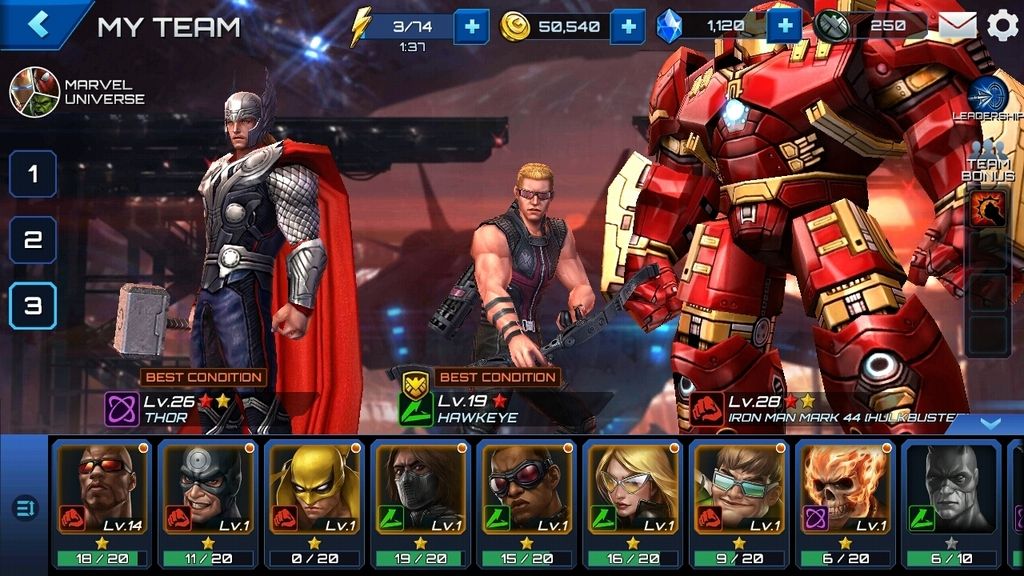Add more energy with the plus button
The image size is (1024, 576).
tap(471, 26)
